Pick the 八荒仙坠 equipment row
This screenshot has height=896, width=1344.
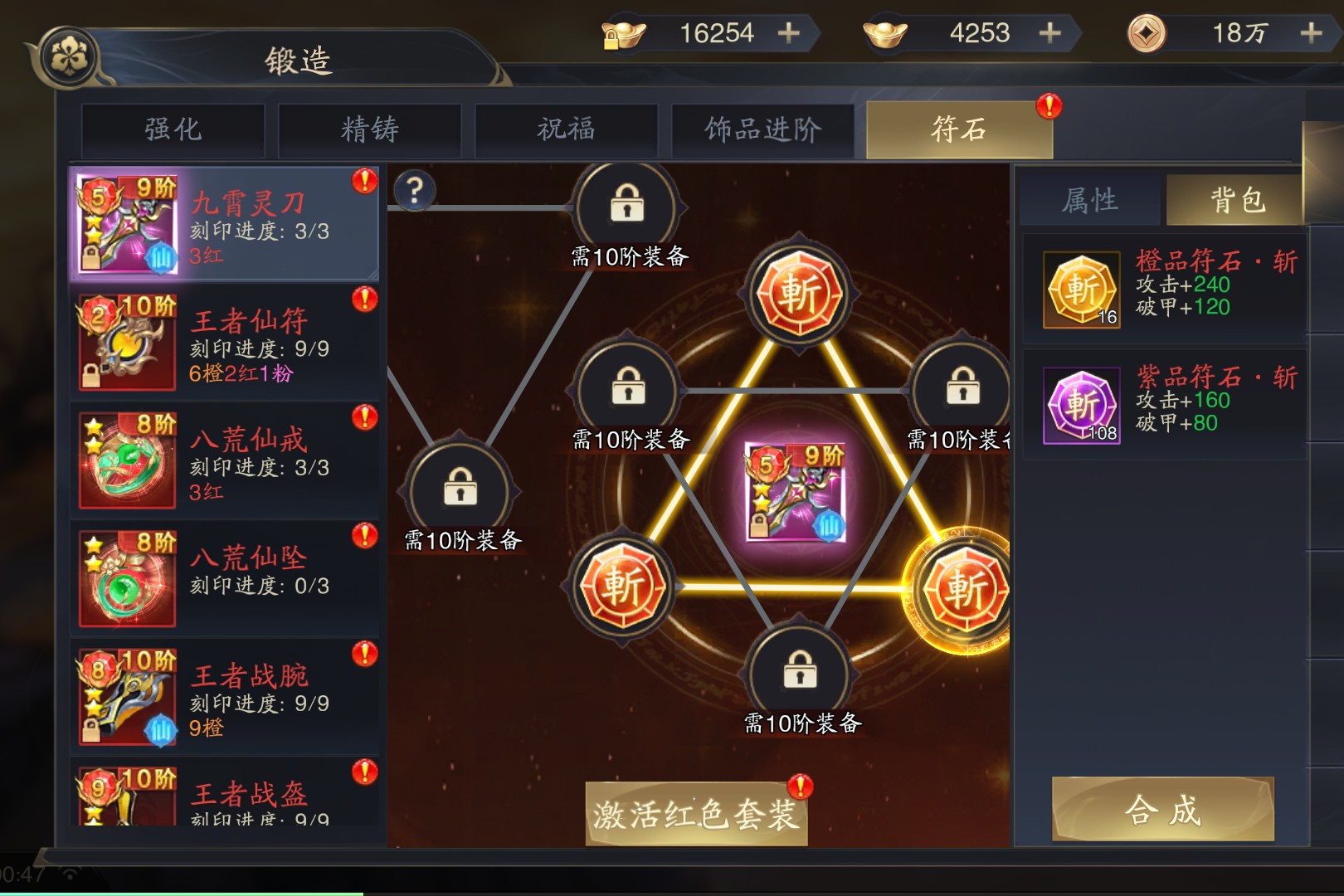click(x=224, y=579)
